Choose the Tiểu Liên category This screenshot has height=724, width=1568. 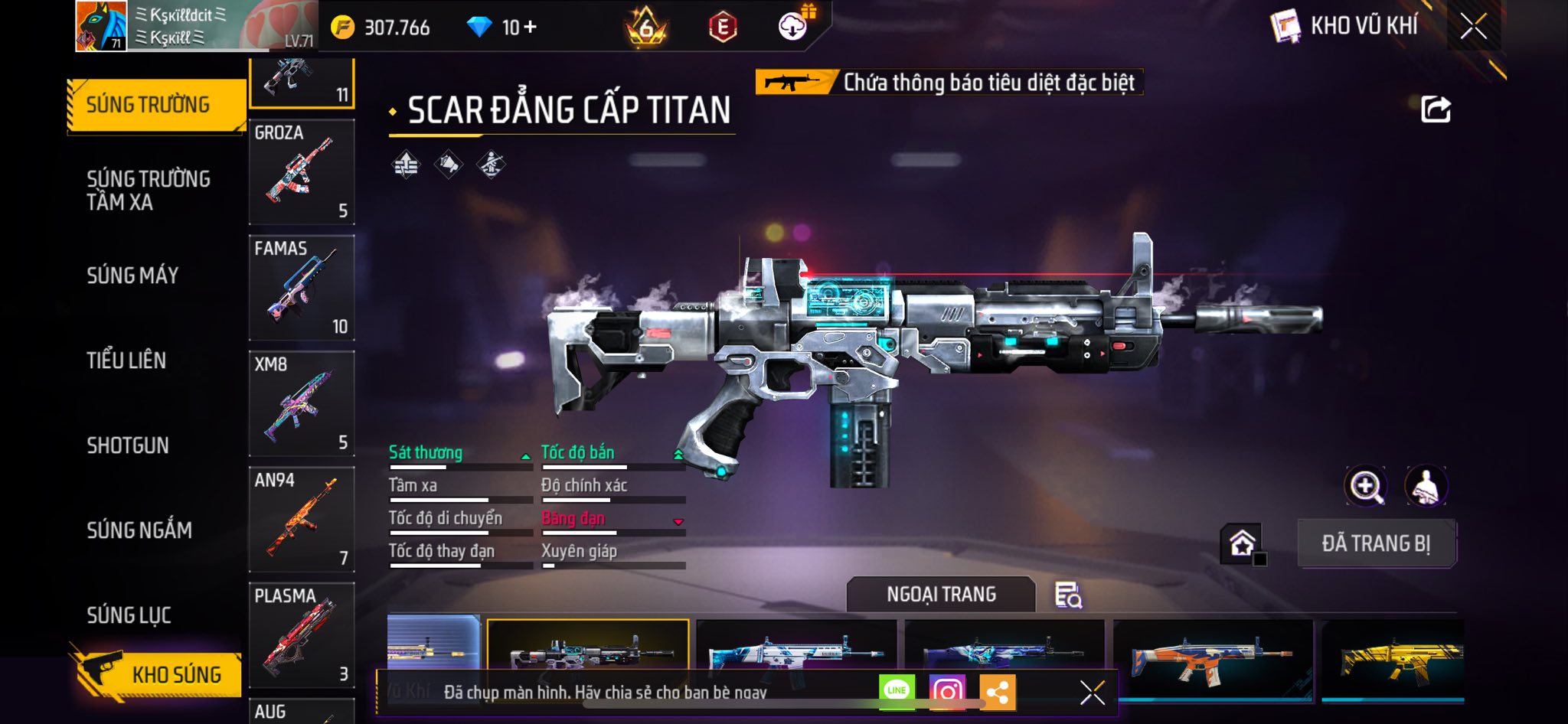pyautogui.click(x=126, y=360)
